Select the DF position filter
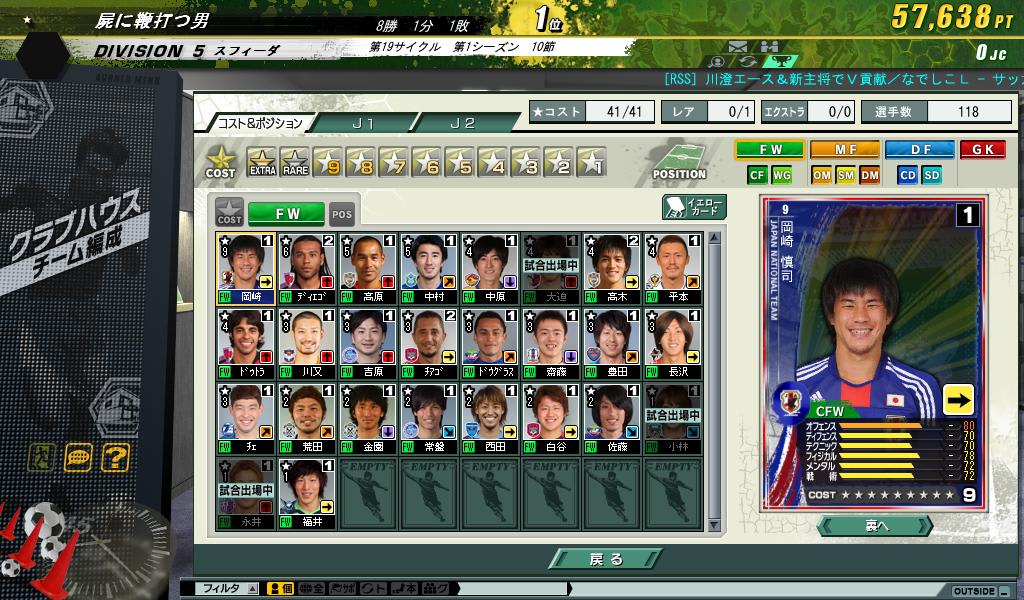This screenshot has width=1024, height=600. click(x=919, y=150)
